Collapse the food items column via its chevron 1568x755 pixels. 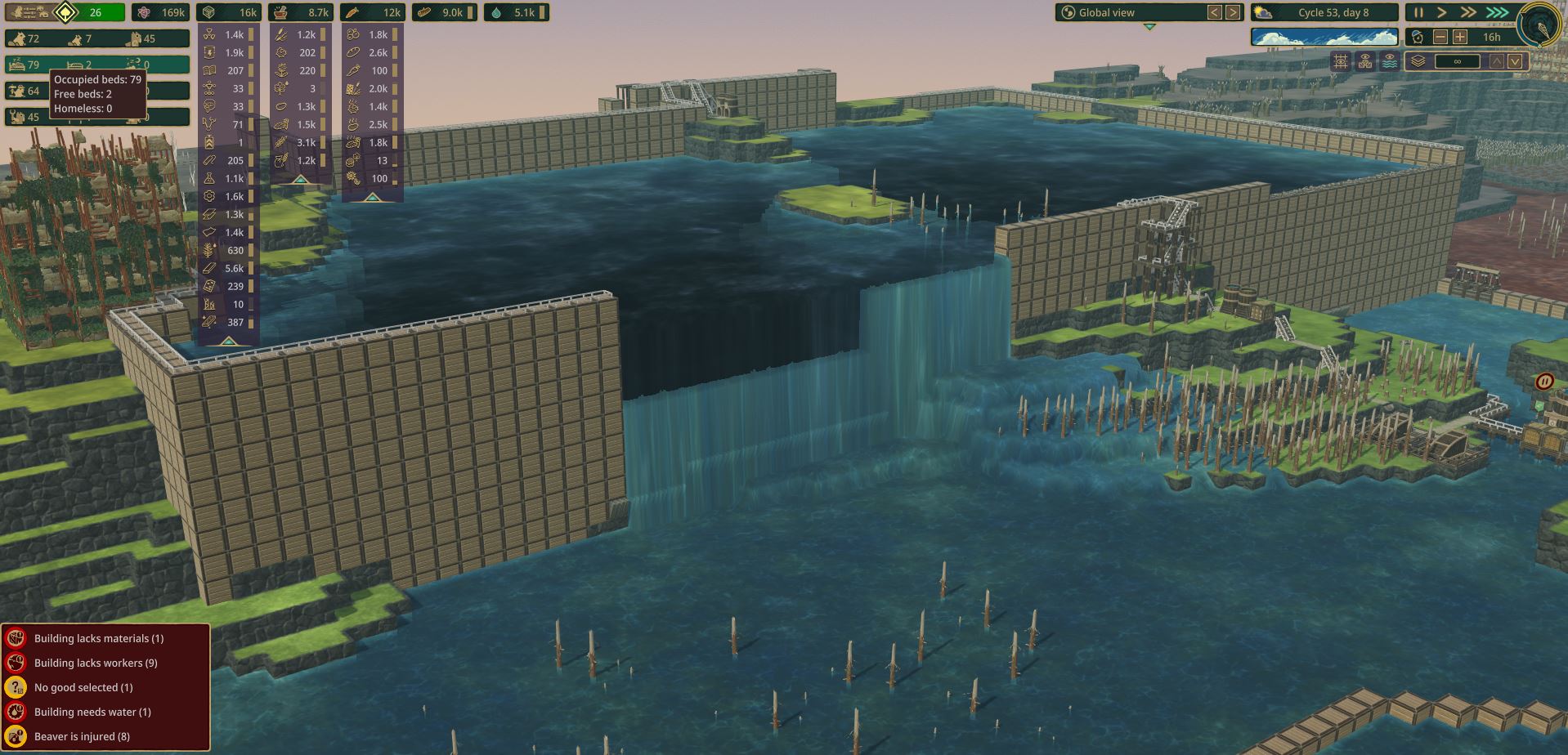(x=372, y=196)
